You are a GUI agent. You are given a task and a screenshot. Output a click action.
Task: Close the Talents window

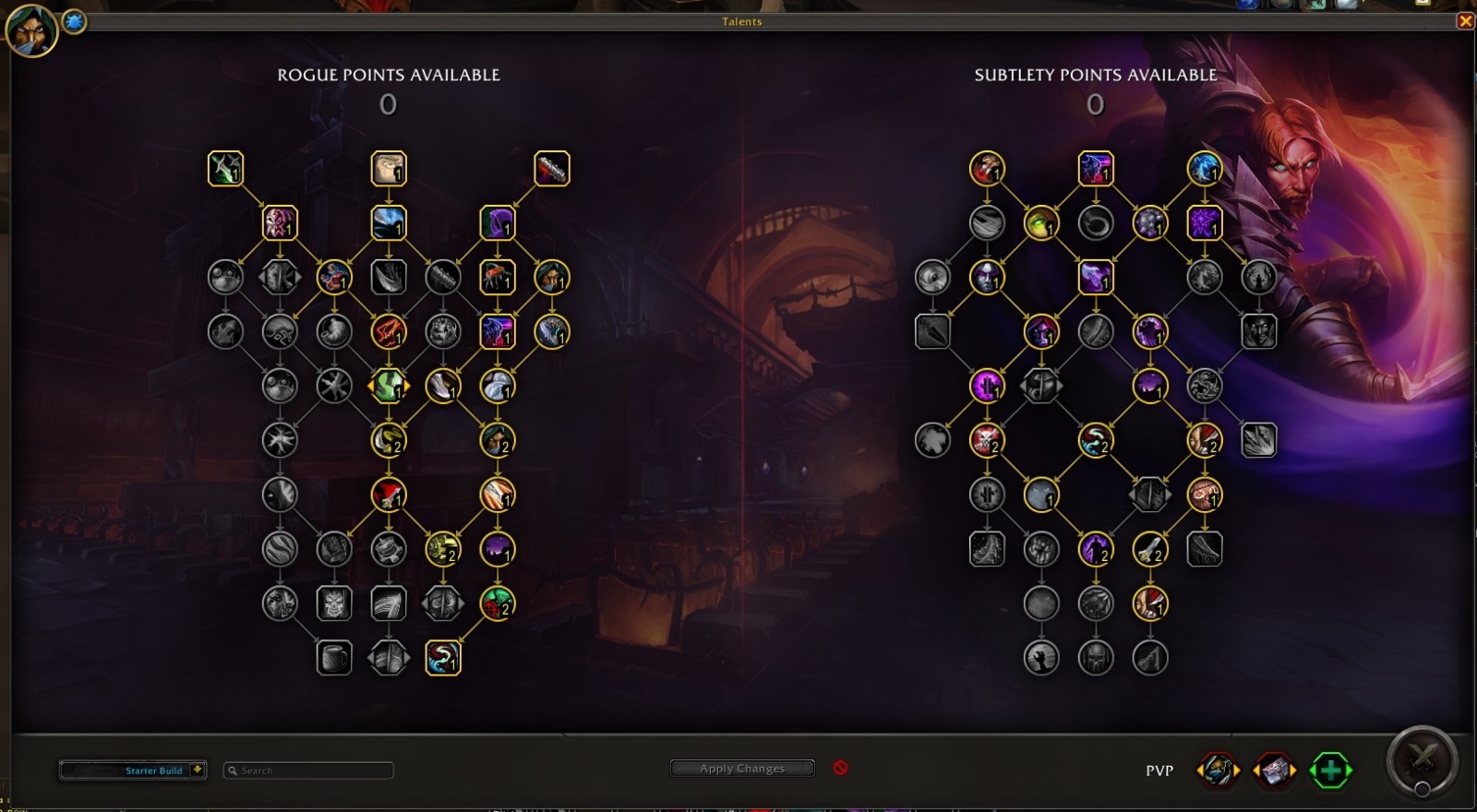pyautogui.click(x=1468, y=21)
